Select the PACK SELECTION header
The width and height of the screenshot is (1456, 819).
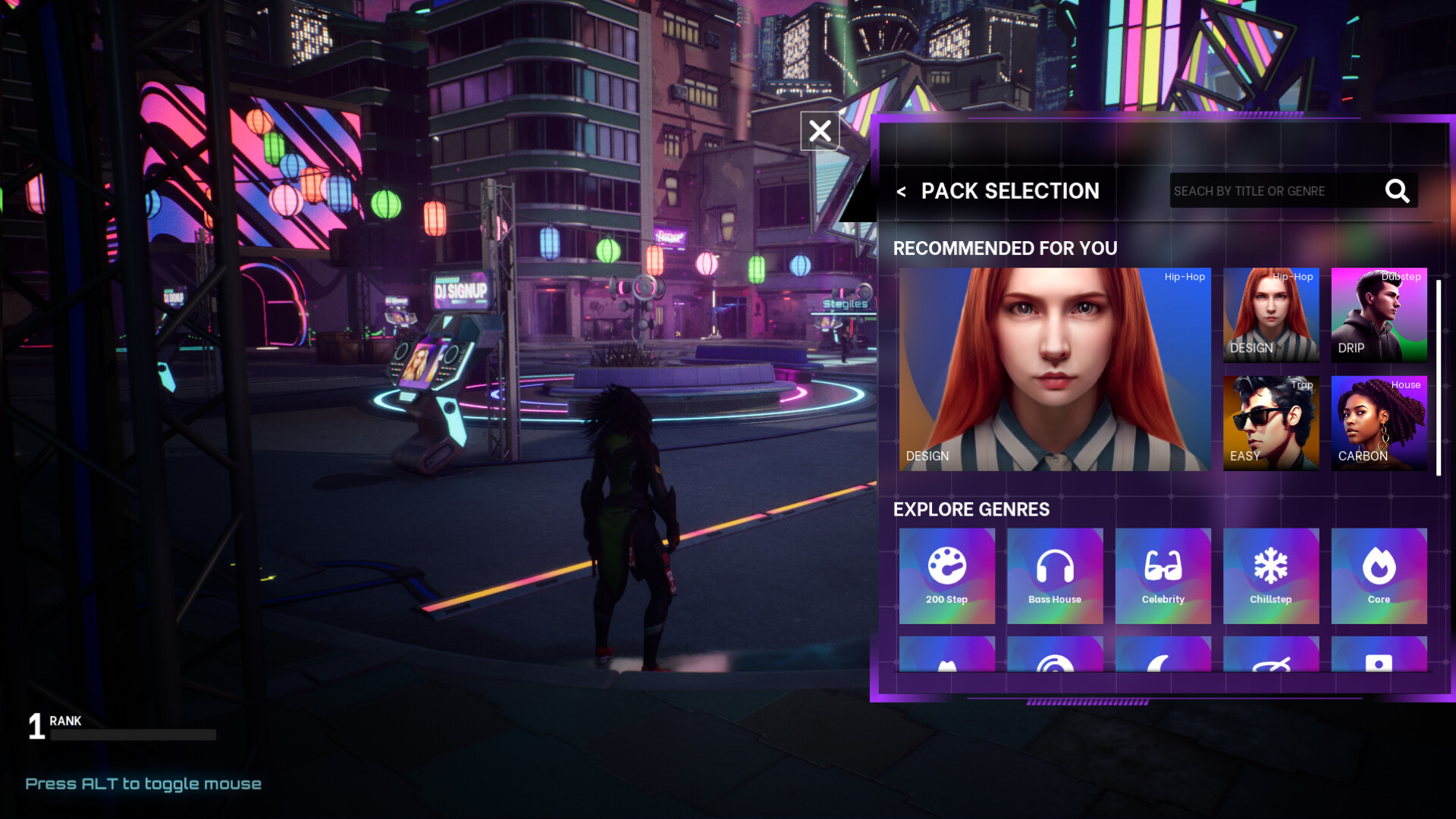[1010, 191]
